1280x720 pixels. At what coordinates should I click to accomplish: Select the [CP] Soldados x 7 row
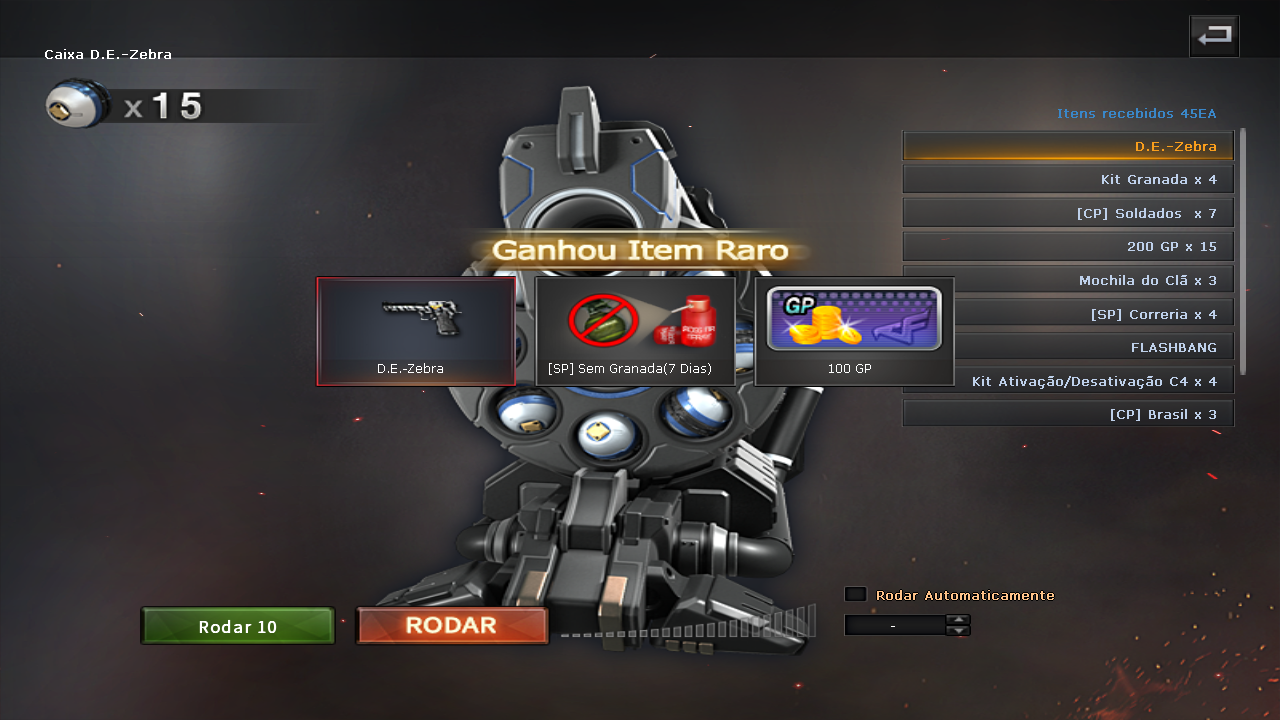1068,213
